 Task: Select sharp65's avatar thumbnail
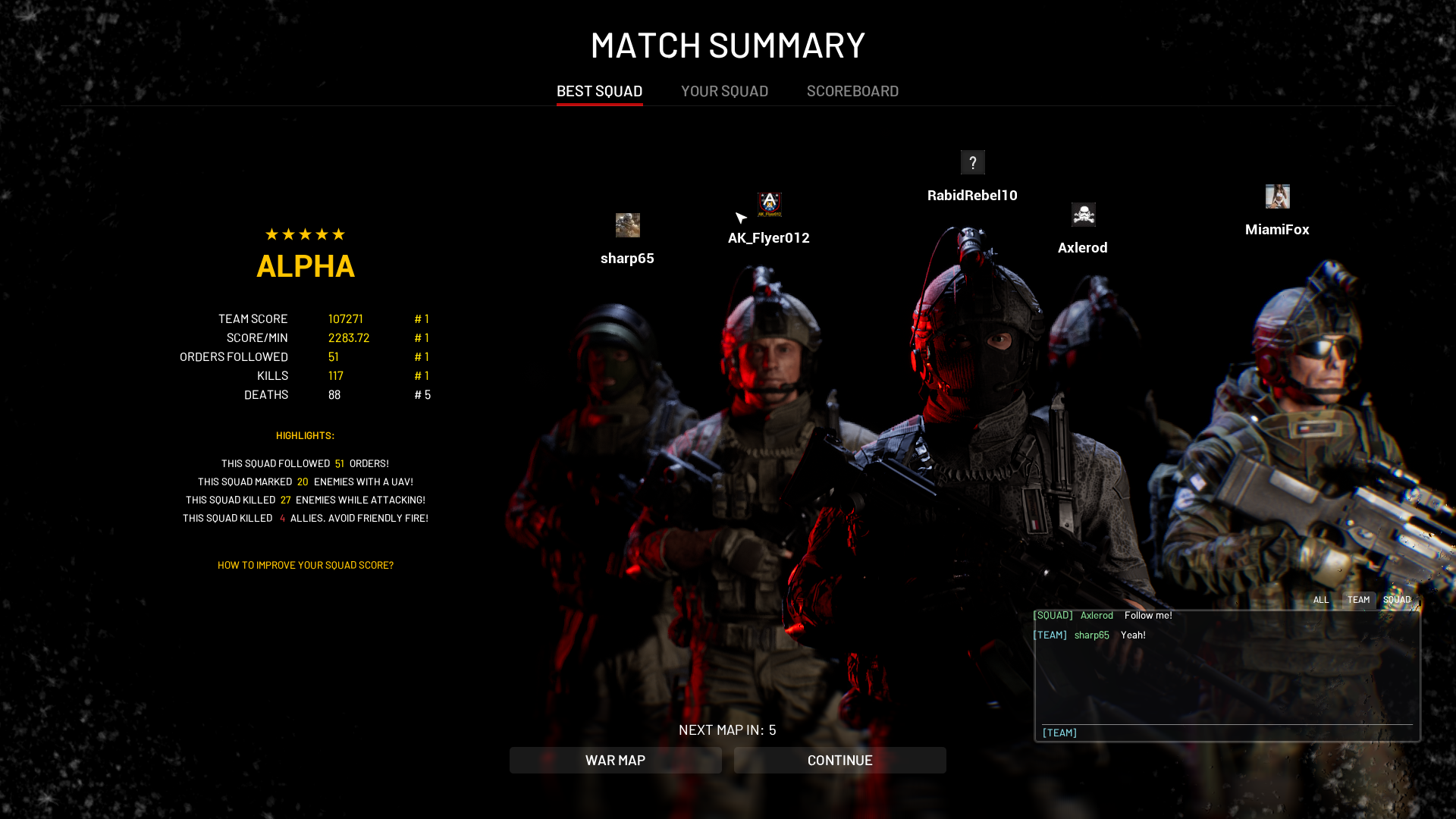point(627,225)
